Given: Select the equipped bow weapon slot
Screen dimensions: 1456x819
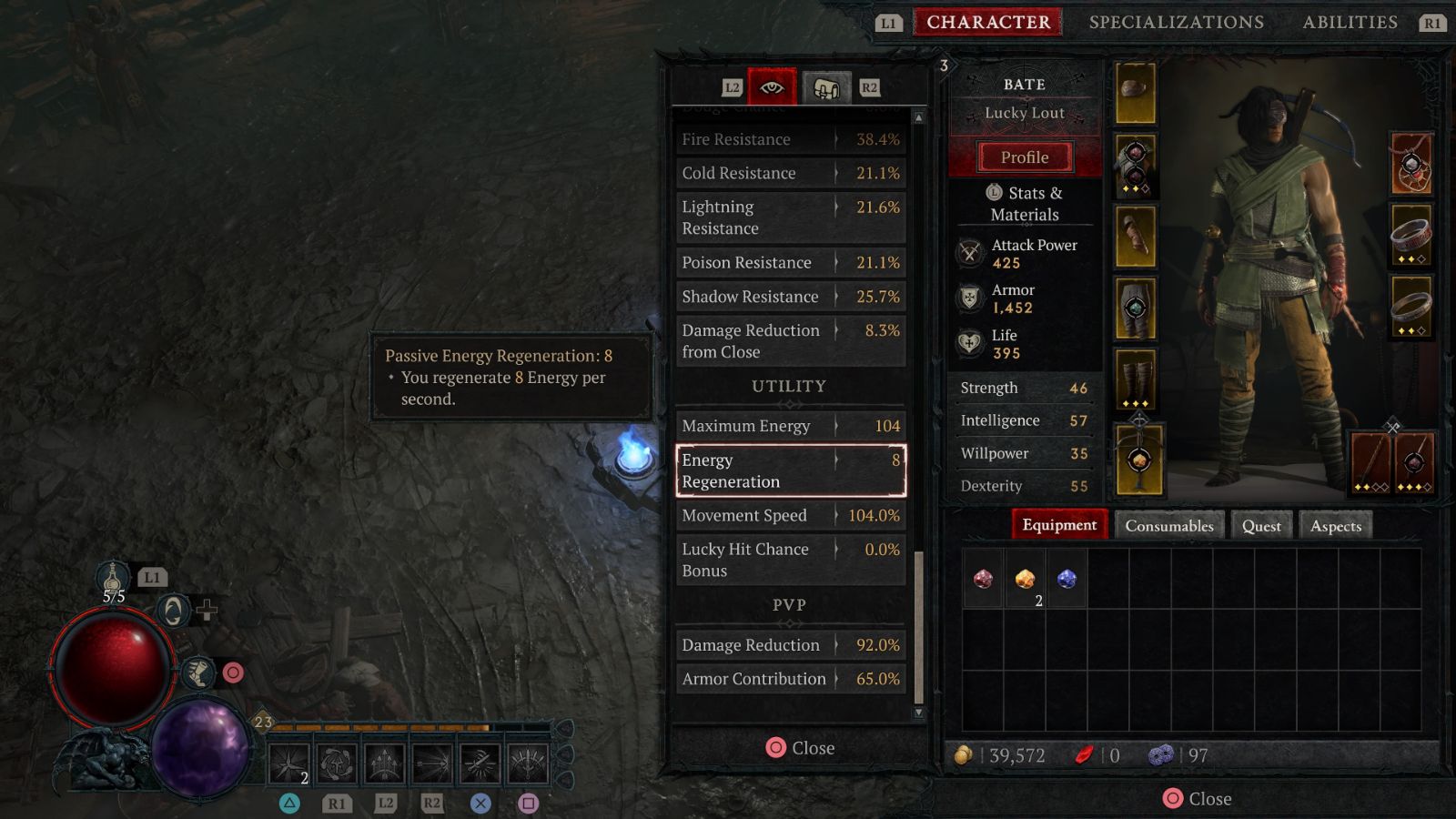Looking at the screenshot, I should 1371,463.
